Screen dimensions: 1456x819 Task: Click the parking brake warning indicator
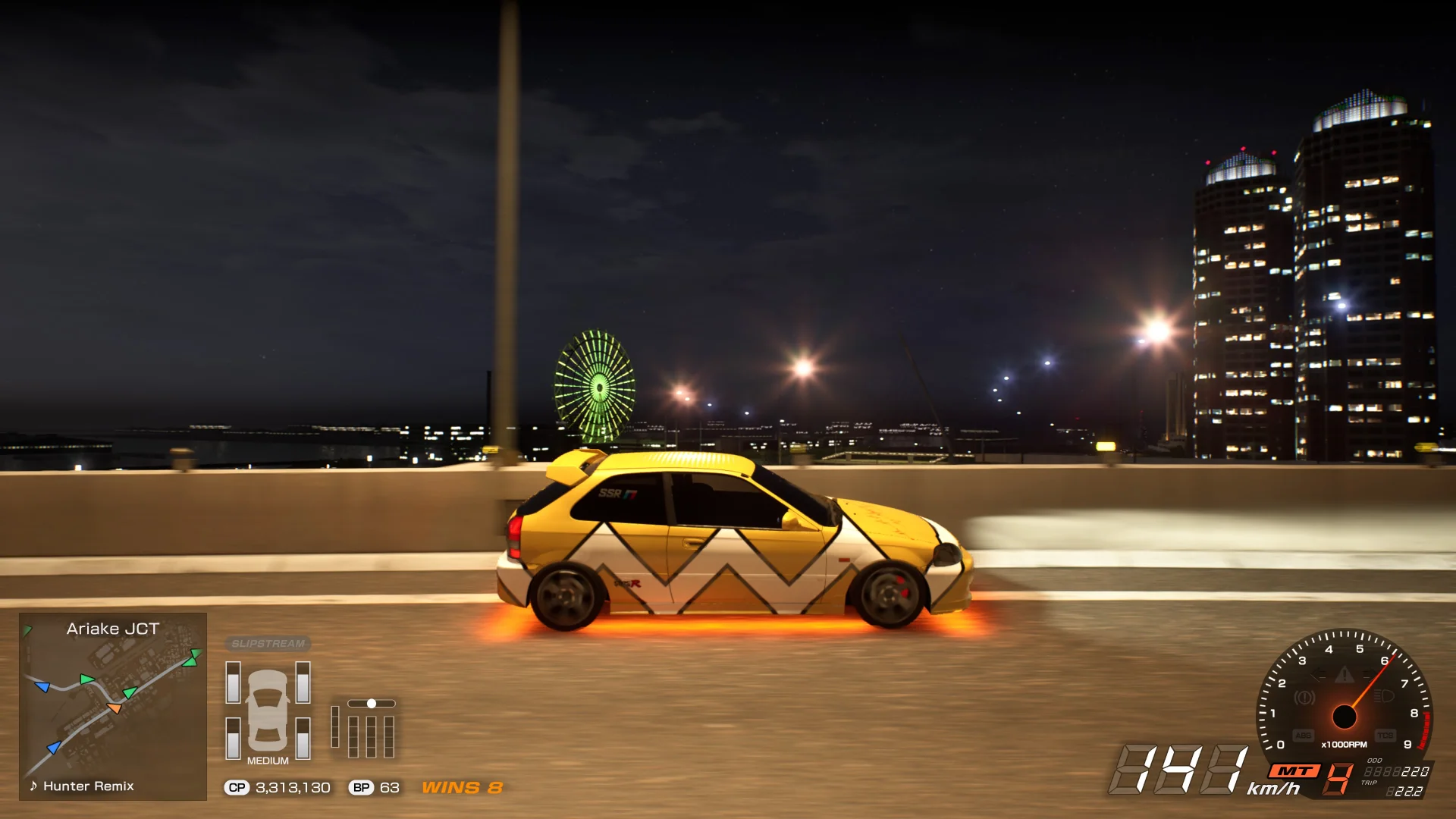pos(1304,697)
